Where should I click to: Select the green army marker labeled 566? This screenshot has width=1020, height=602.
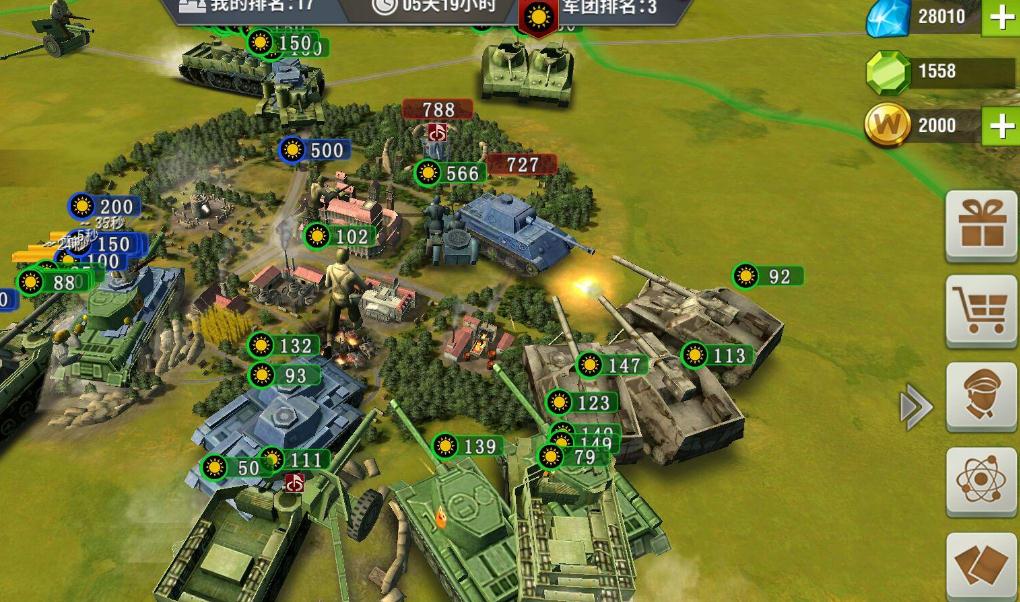tap(450, 173)
